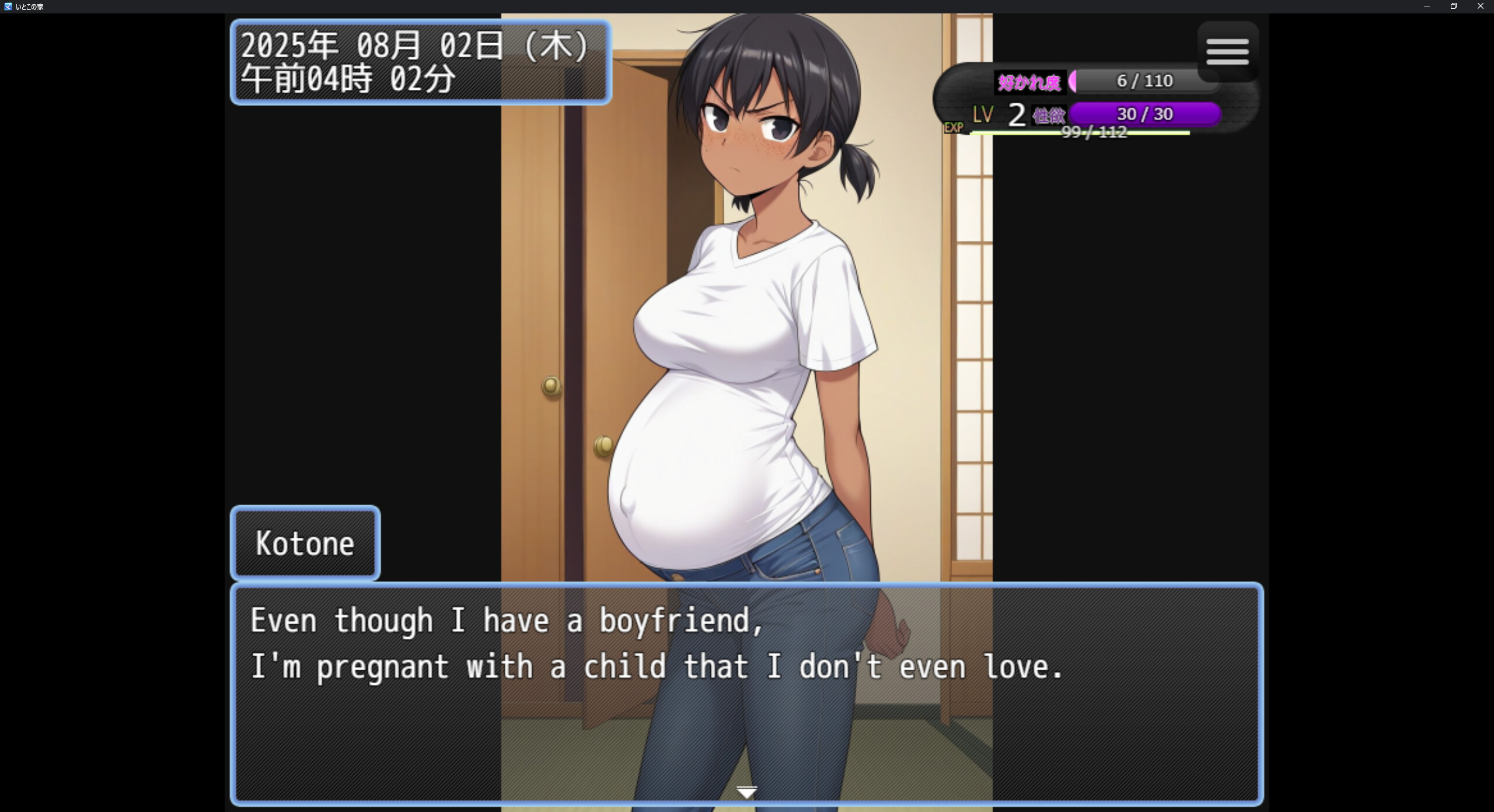The image size is (1494, 812).
Task: Click the EXP label on status HUD
Action: (x=953, y=128)
